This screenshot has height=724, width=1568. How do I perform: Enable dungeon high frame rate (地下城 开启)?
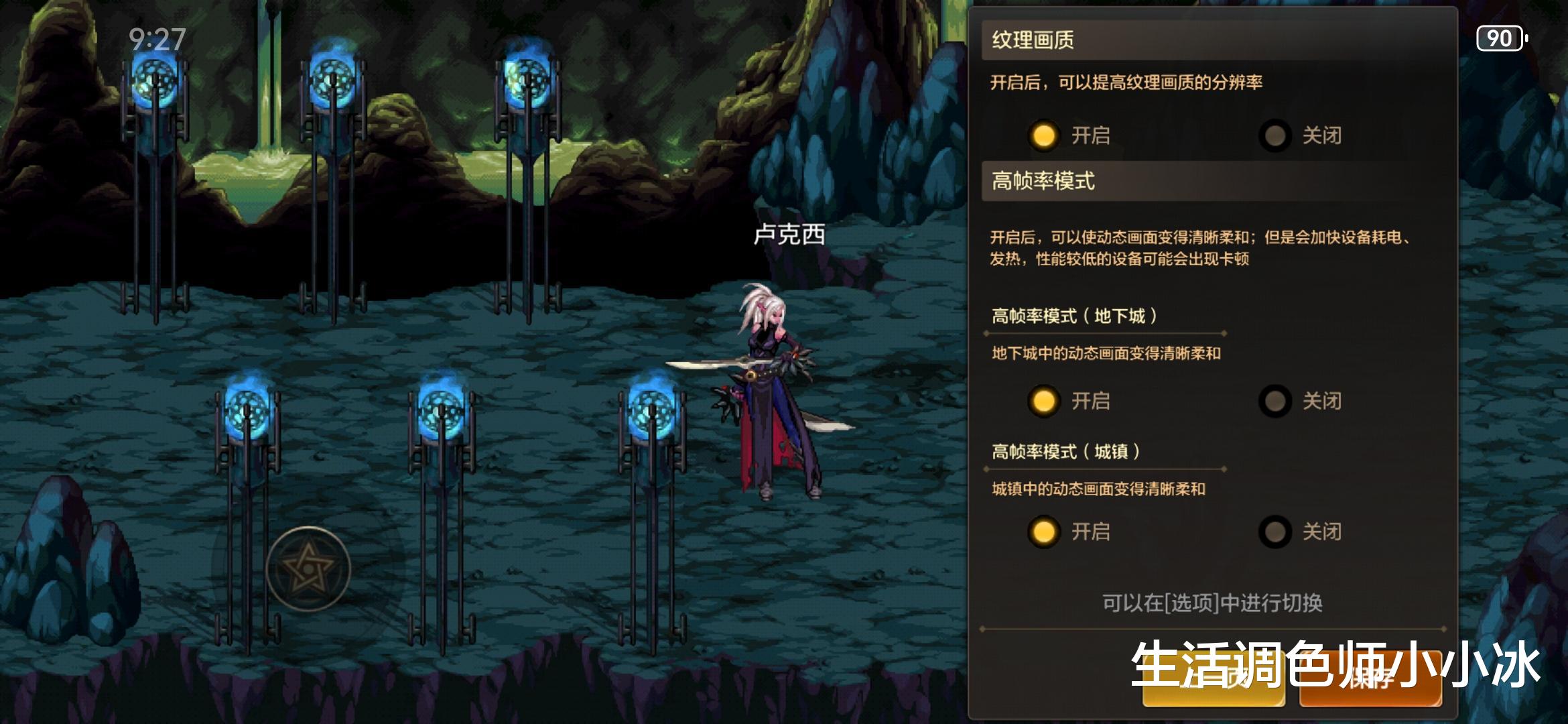click(1043, 401)
